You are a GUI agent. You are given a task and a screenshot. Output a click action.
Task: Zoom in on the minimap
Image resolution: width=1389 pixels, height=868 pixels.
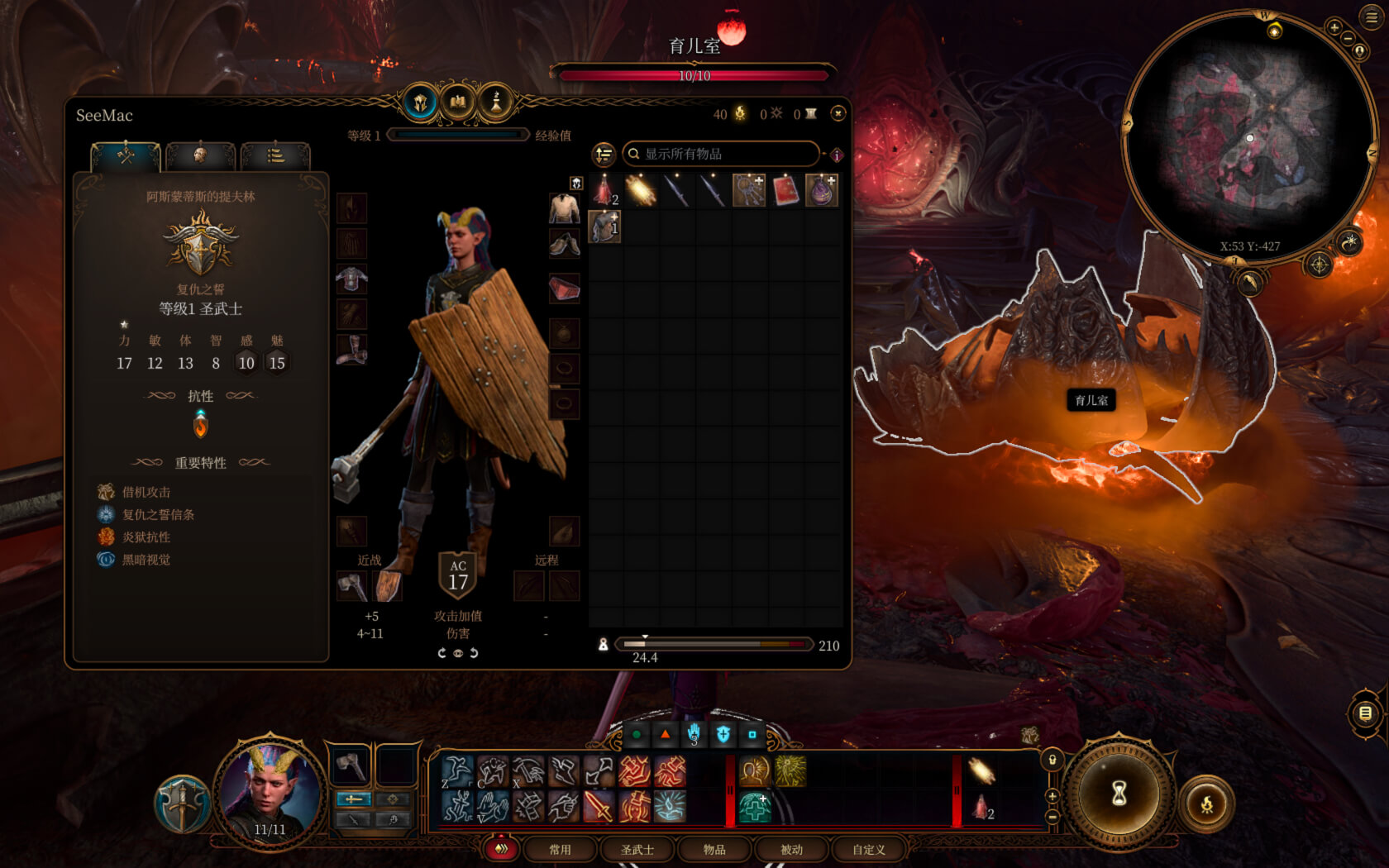point(1334,27)
